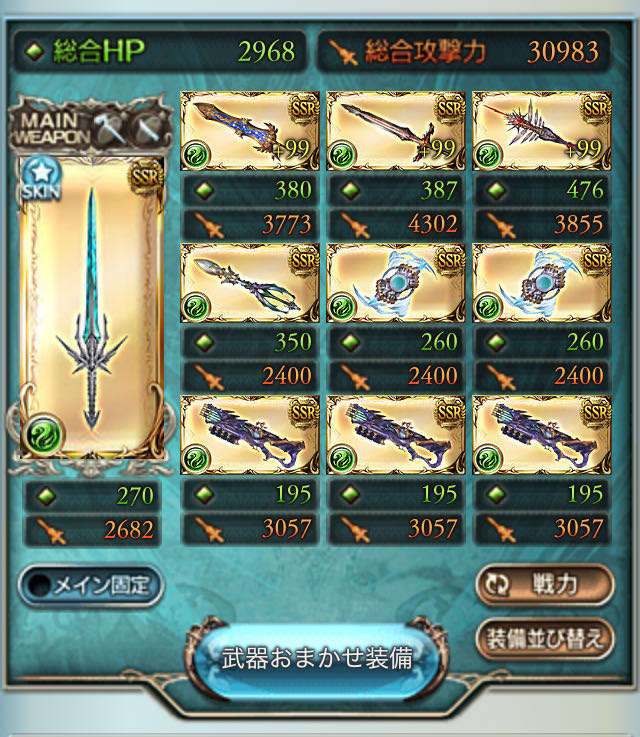The image size is (640, 737).
Task: Activate 武器おまかせ装備 auto-equip weapons
Action: click(316, 659)
